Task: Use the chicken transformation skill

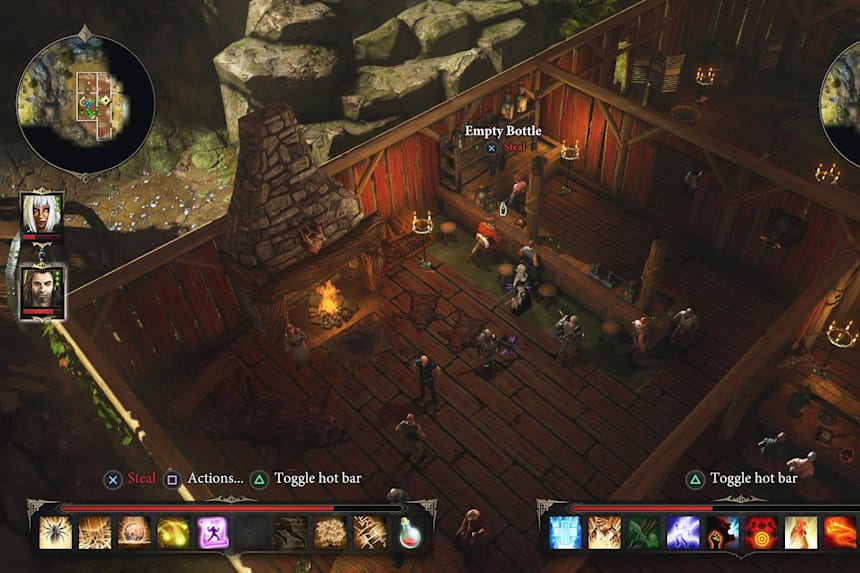Action: point(800,532)
